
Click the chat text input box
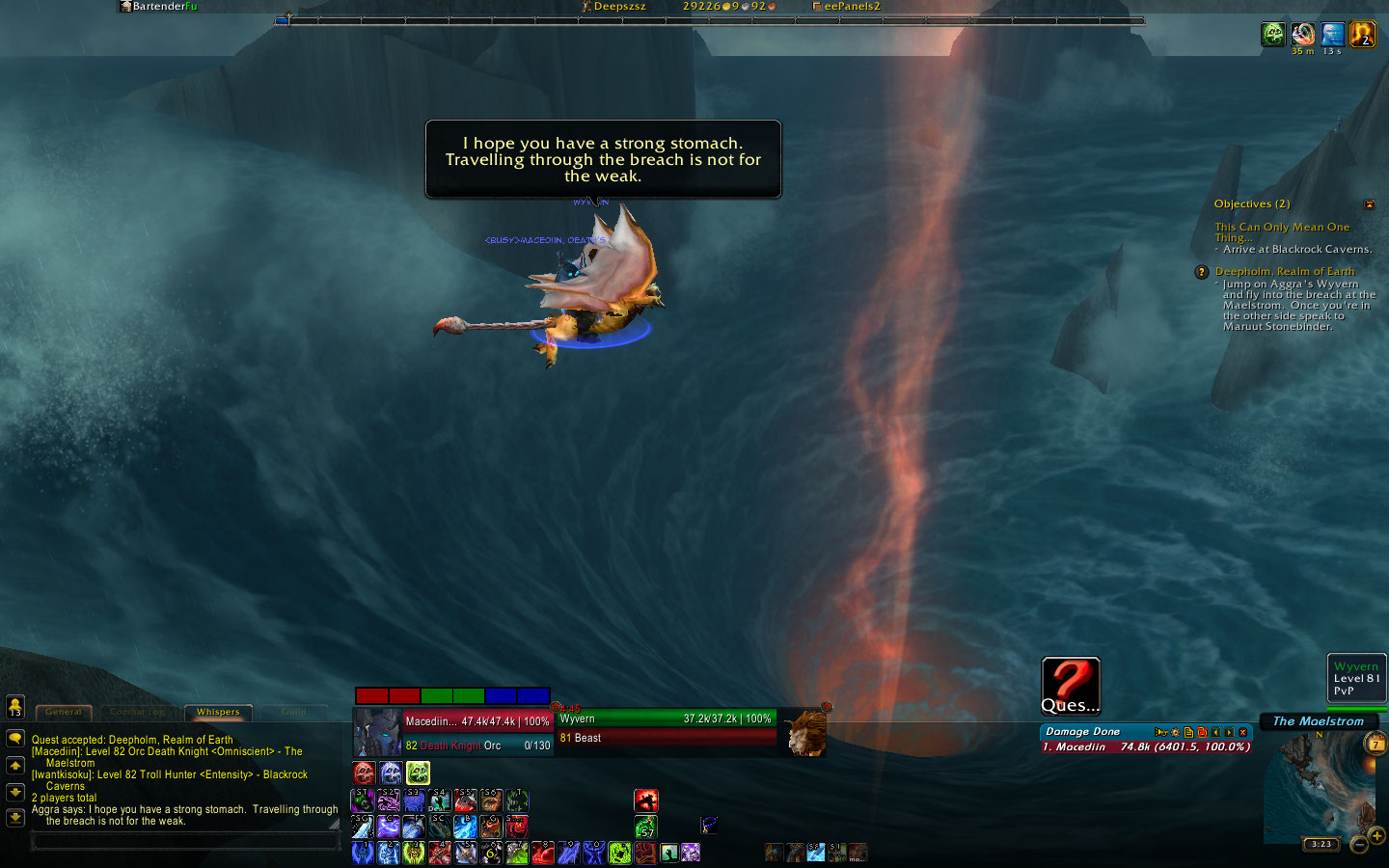point(185,841)
